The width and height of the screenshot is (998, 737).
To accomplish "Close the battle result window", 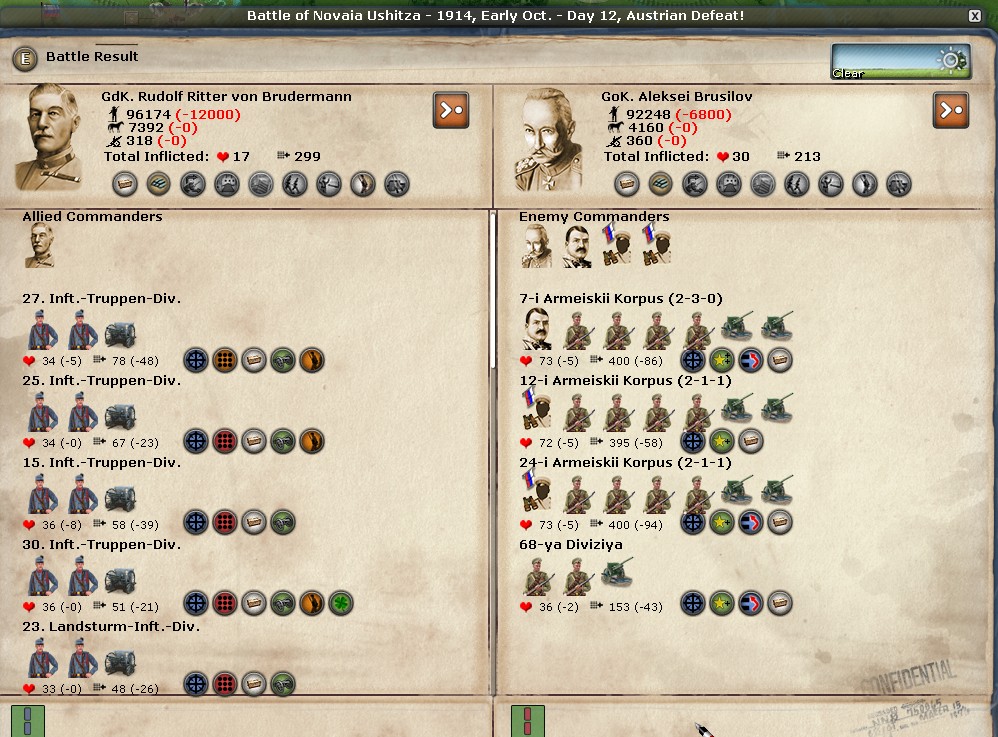I will coord(975,16).
